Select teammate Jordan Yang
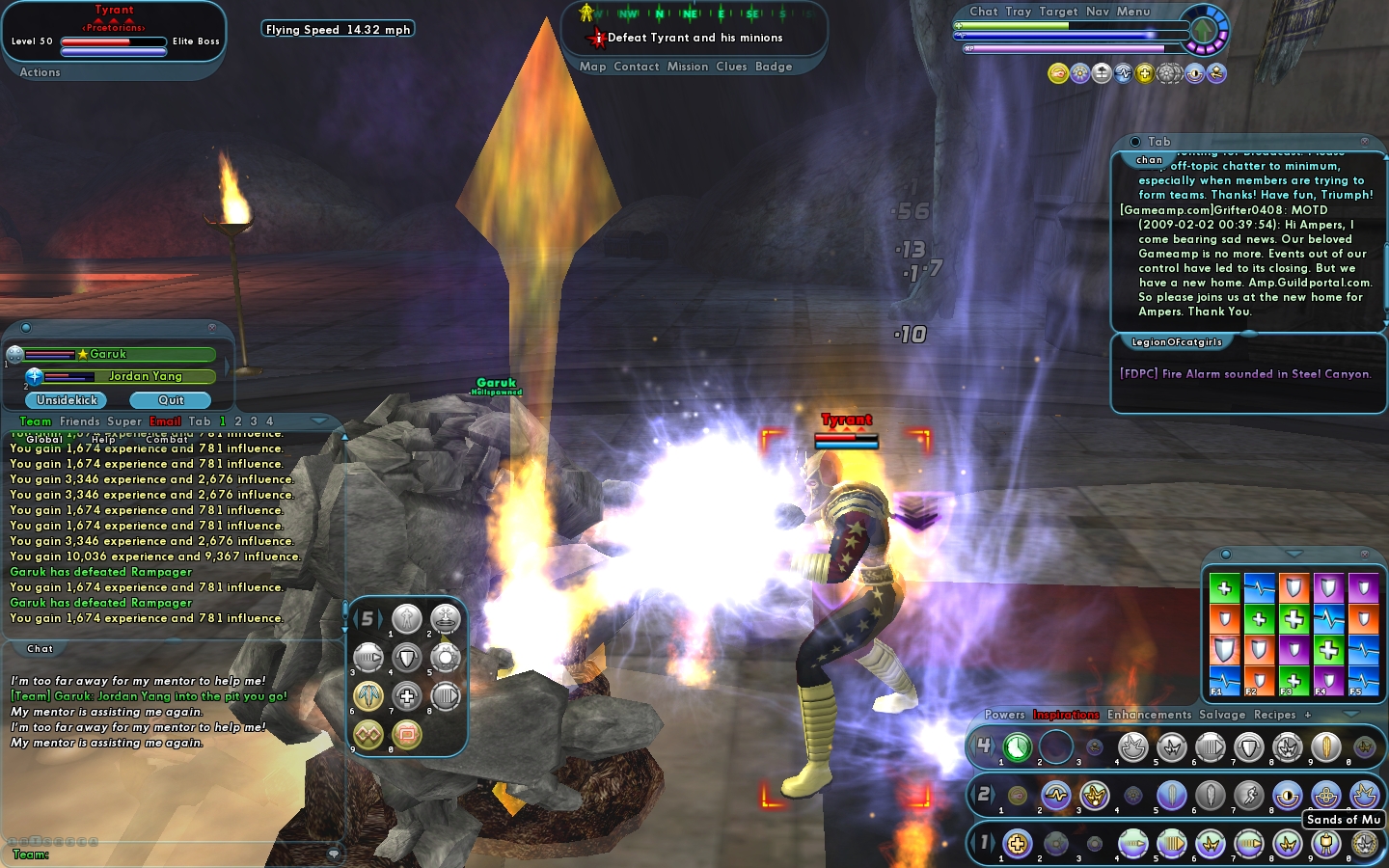The width and height of the screenshot is (1389, 868). [x=145, y=376]
